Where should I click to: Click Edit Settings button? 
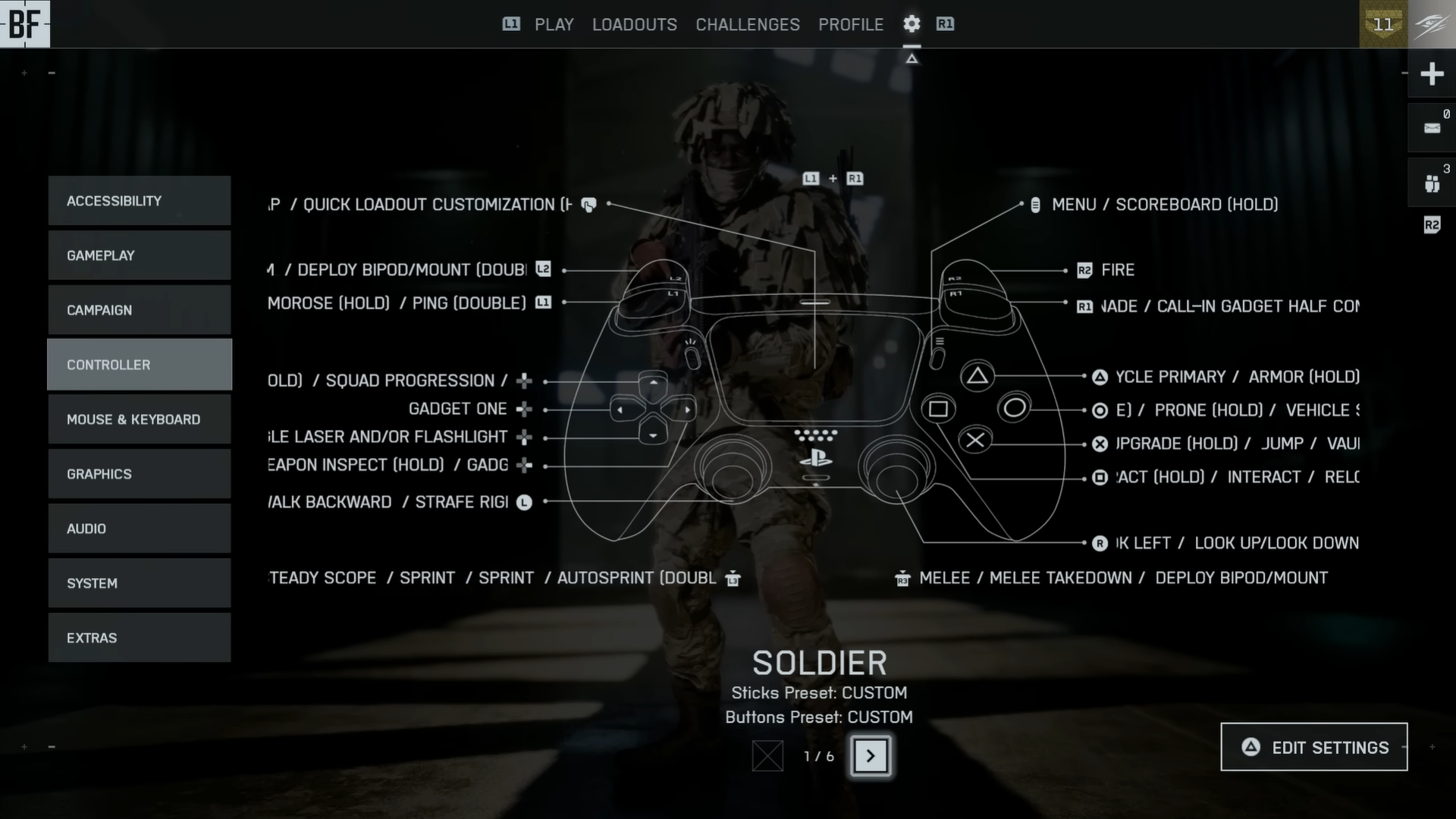pyautogui.click(x=1313, y=748)
